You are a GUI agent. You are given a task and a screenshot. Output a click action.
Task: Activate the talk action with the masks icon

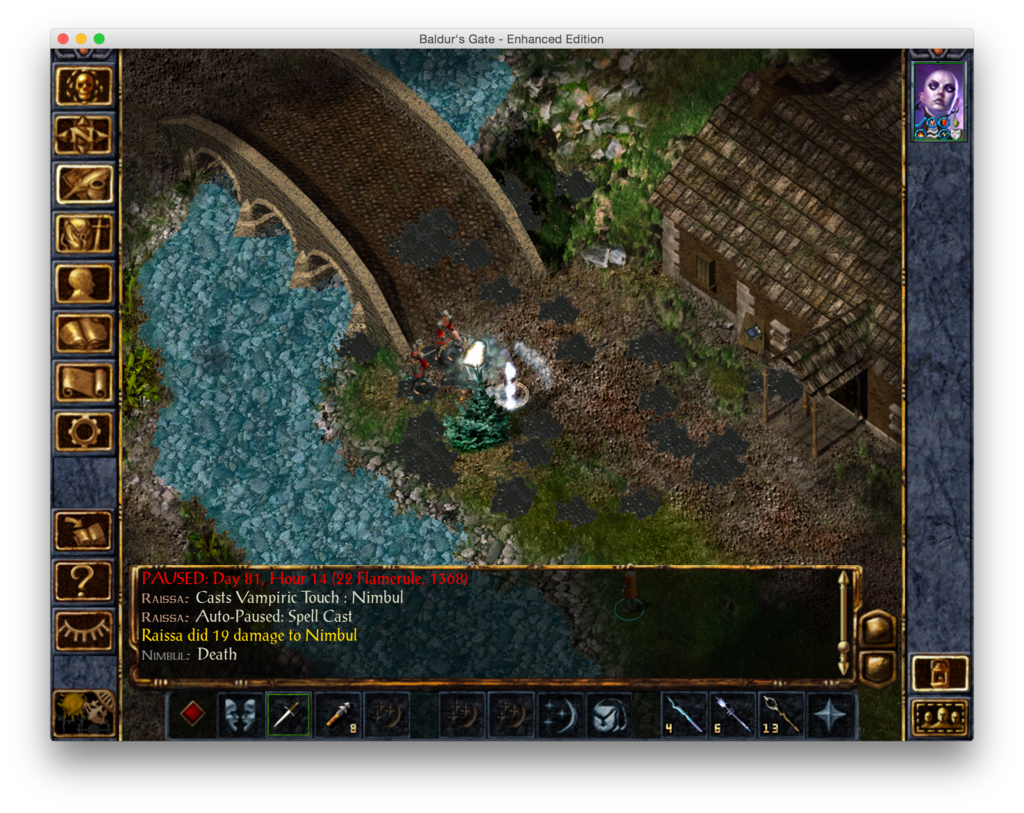tap(240, 715)
